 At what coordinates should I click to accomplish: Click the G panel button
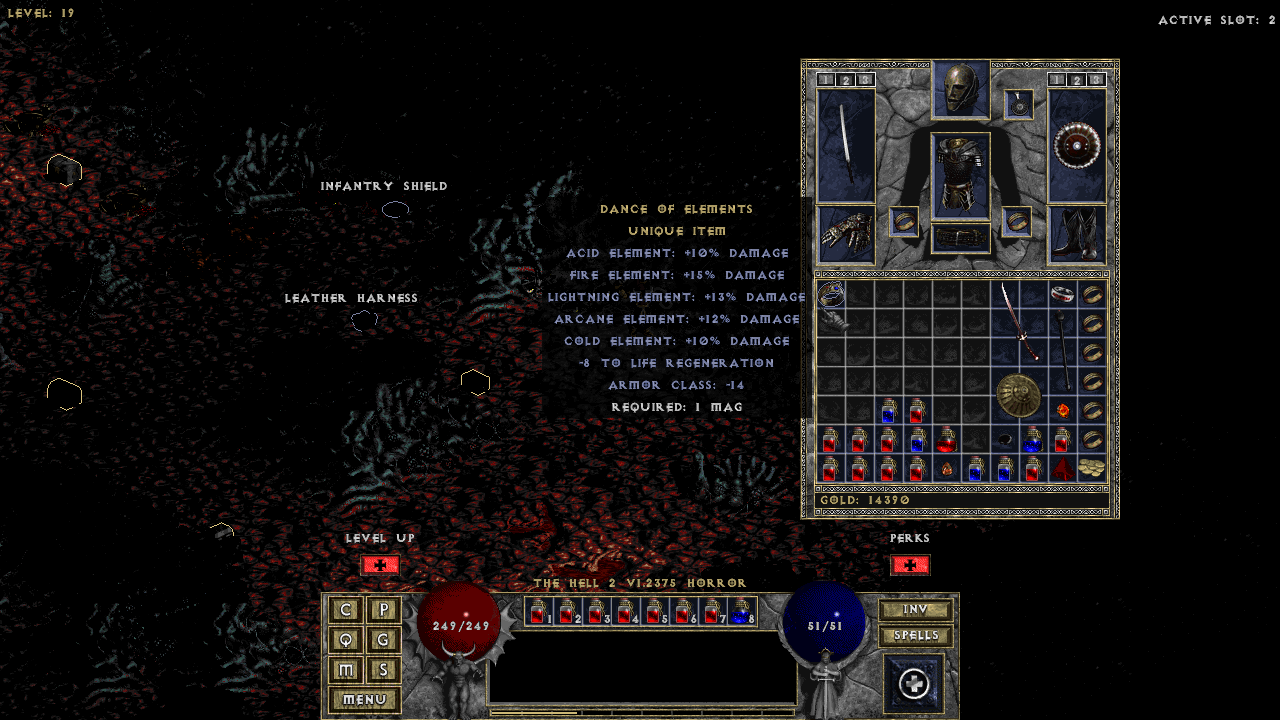click(383, 640)
